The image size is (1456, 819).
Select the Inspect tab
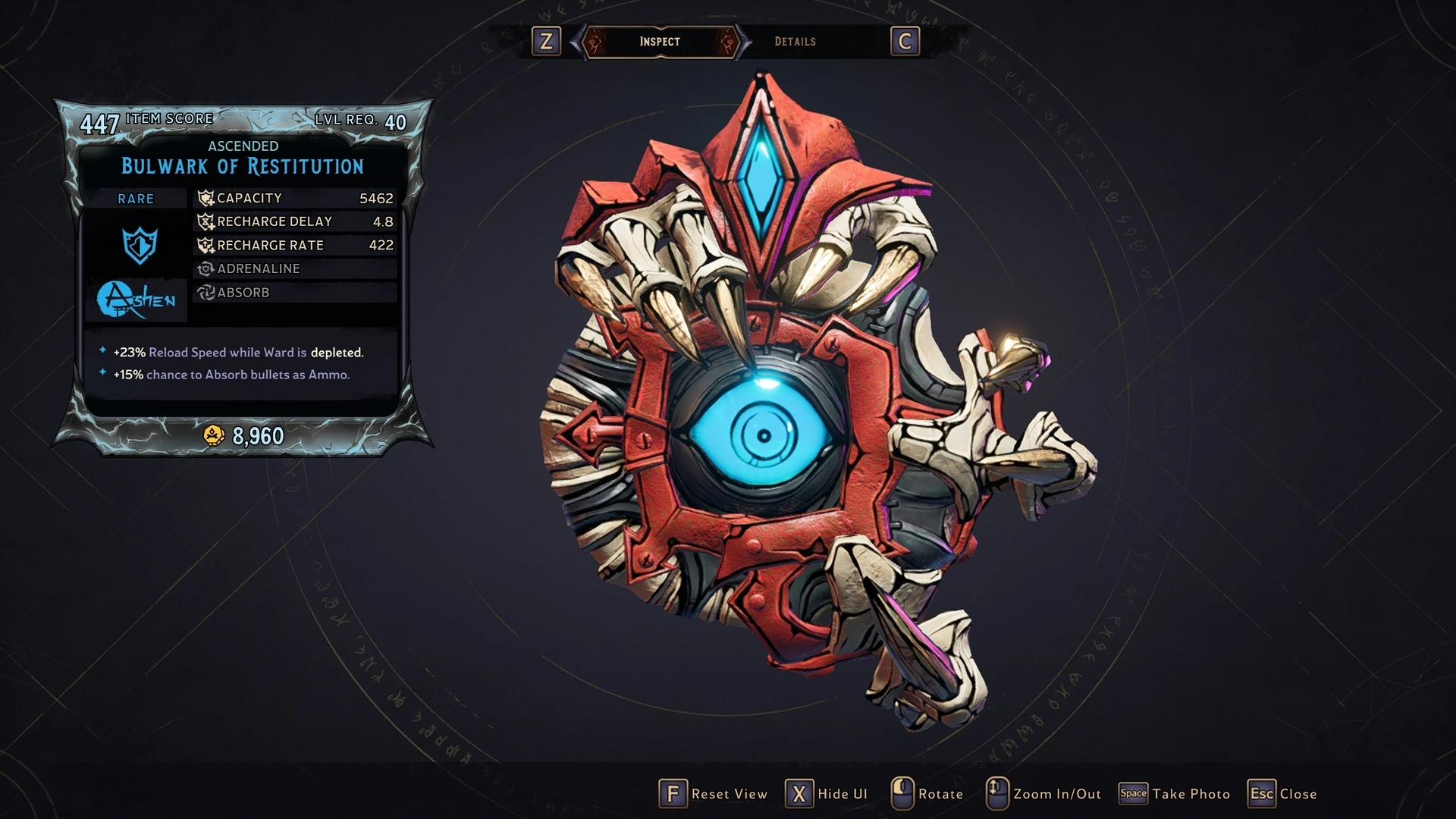click(660, 42)
